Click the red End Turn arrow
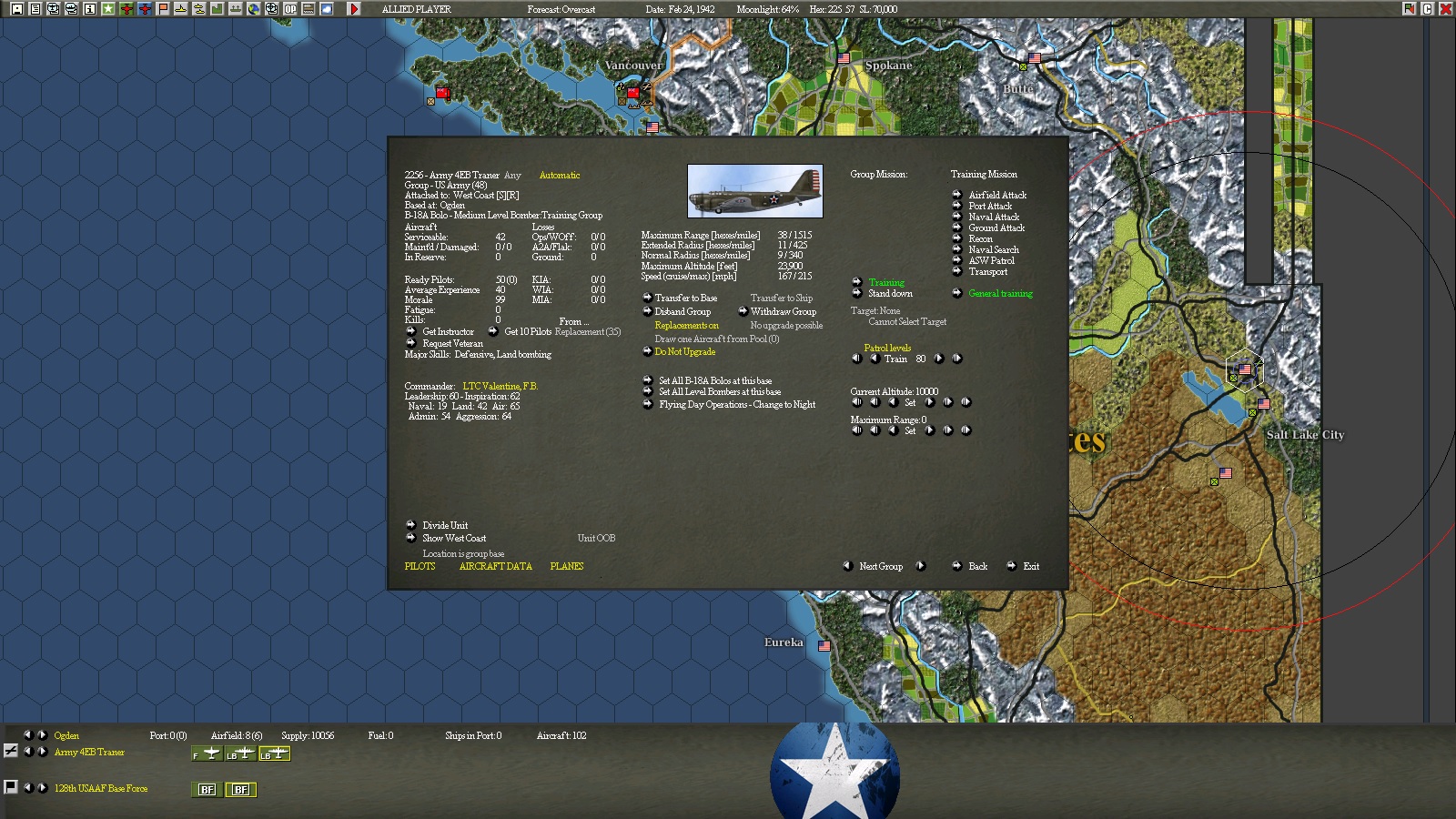 pos(354,8)
